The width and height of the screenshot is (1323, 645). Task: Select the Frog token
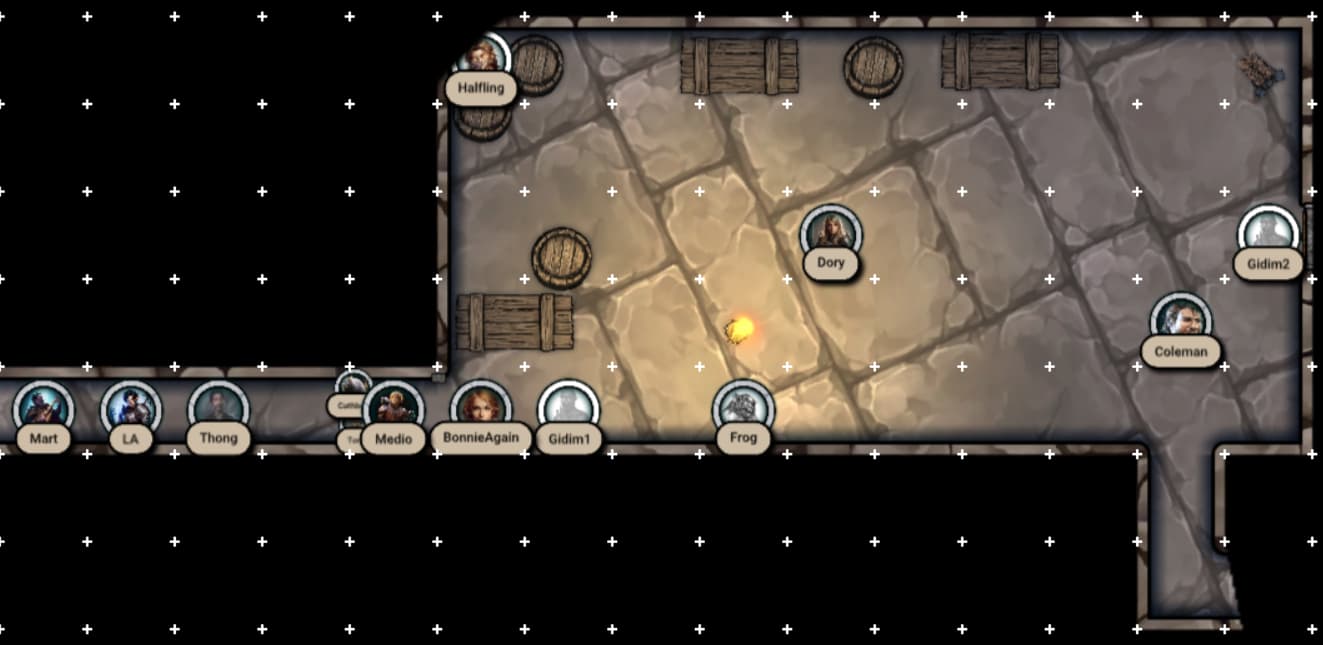743,410
